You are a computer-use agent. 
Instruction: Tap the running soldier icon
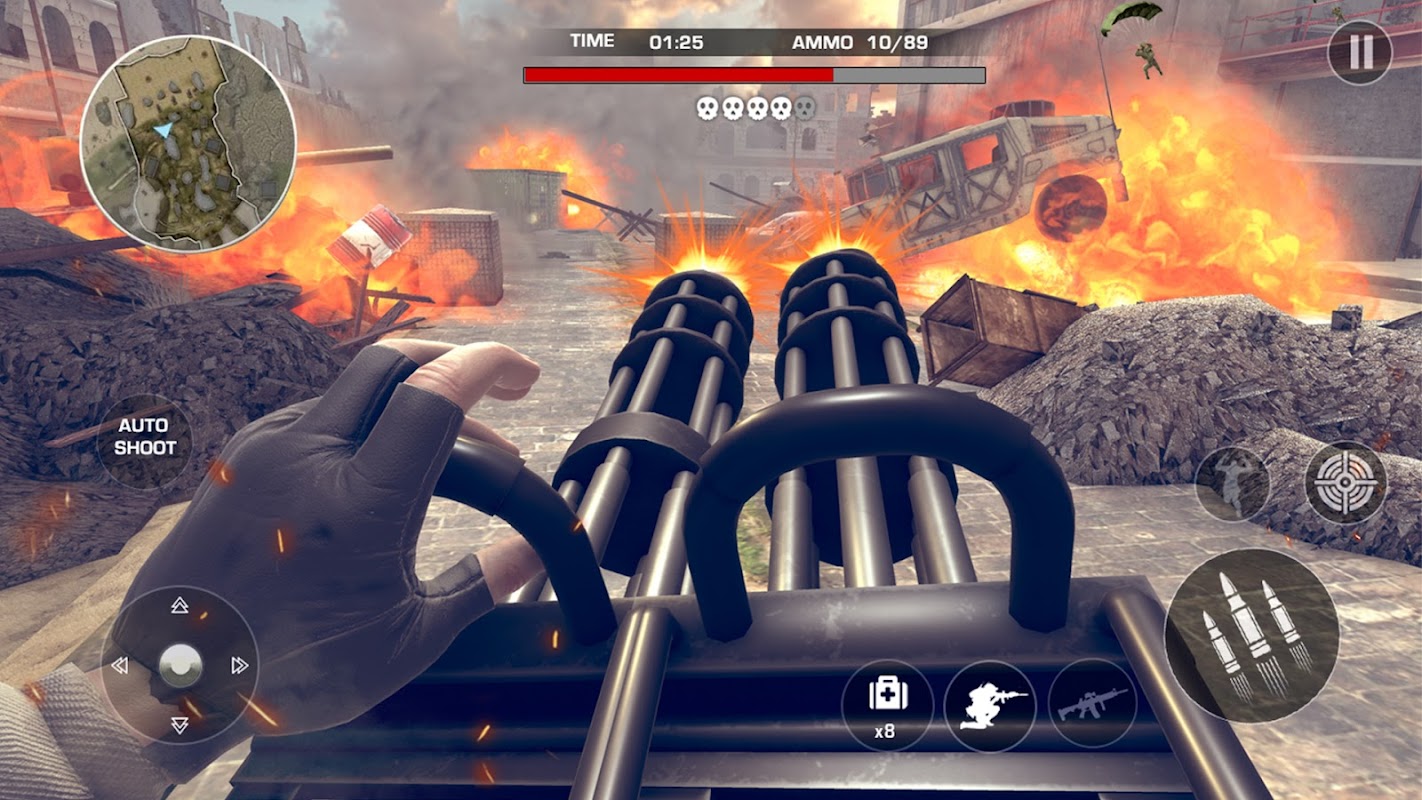tap(1232, 484)
